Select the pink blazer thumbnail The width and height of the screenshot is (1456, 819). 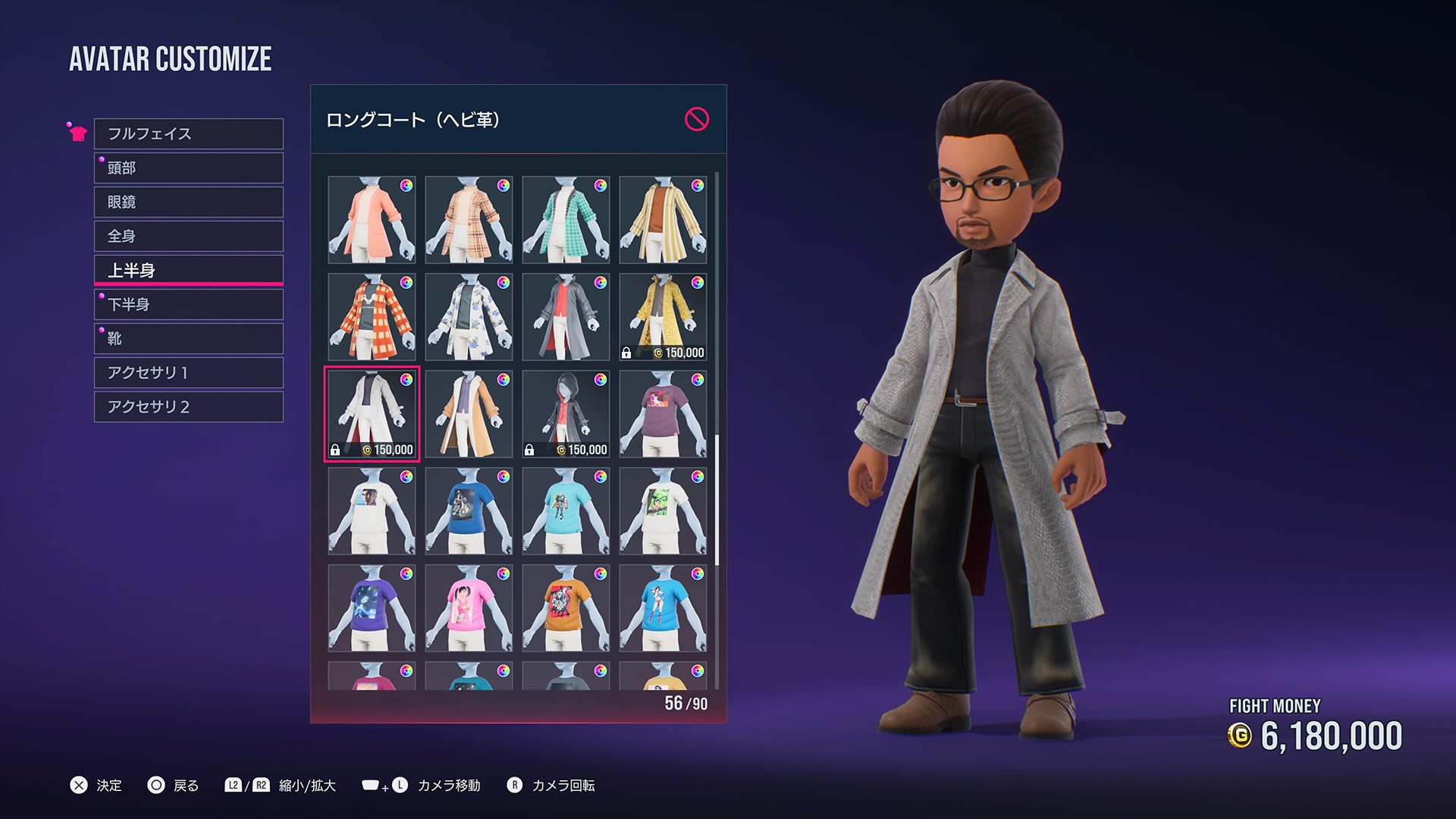(372, 220)
